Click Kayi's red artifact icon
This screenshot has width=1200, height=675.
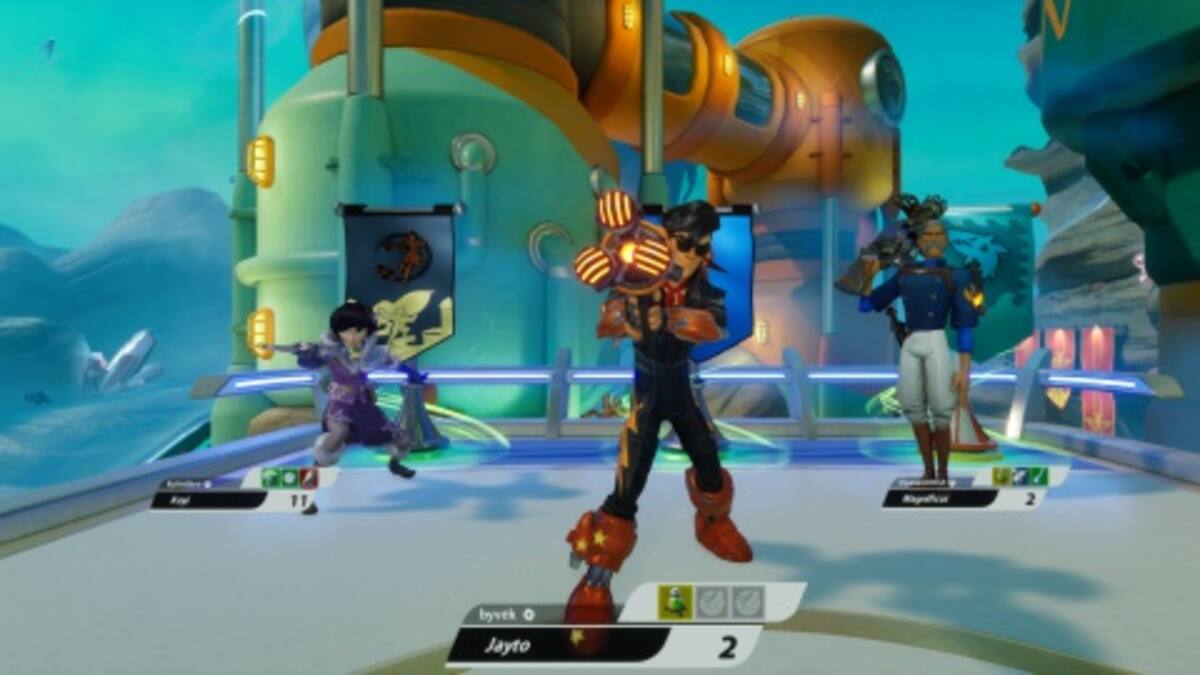[309, 478]
